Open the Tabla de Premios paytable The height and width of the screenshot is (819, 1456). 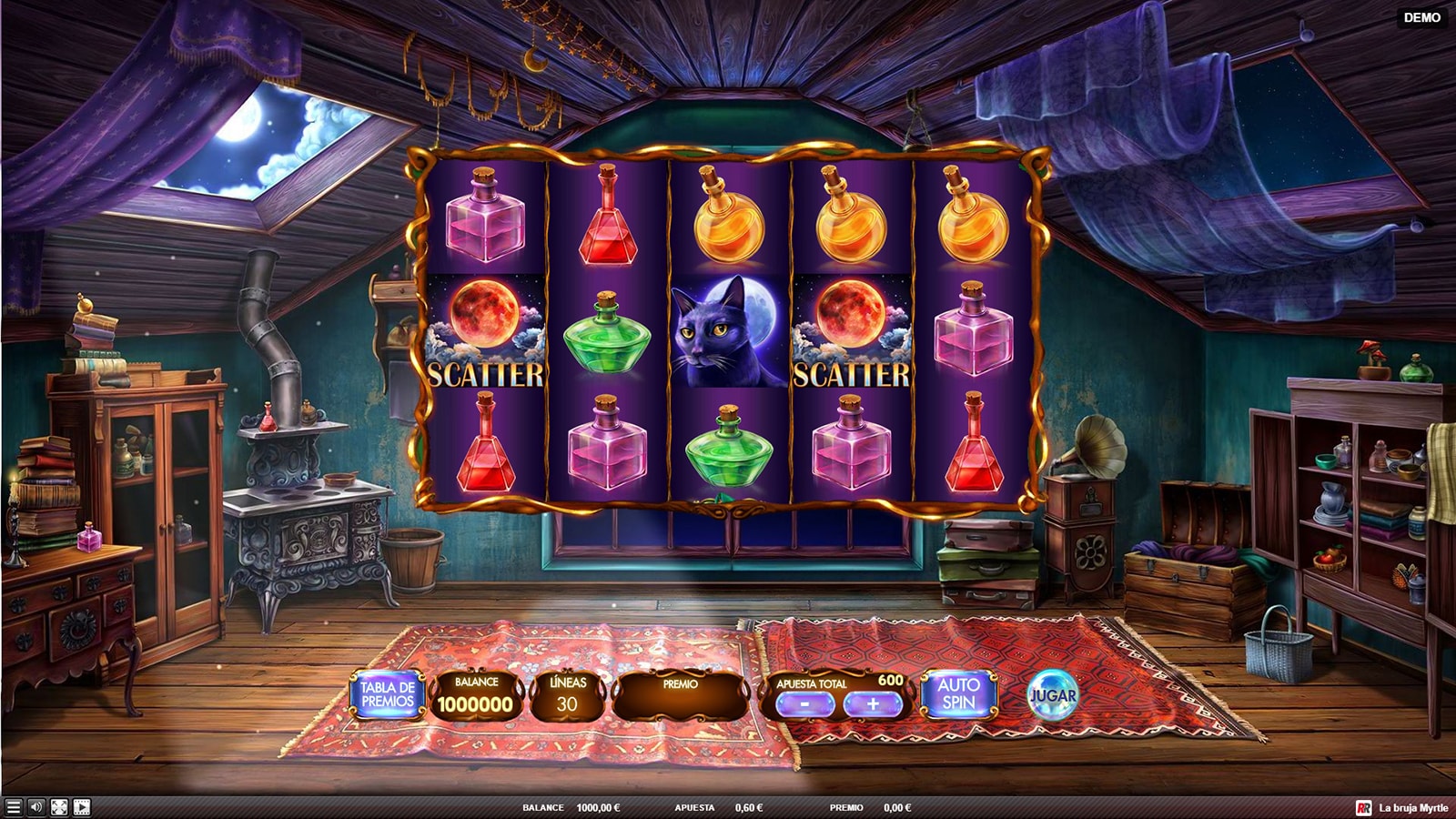click(x=388, y=694)
